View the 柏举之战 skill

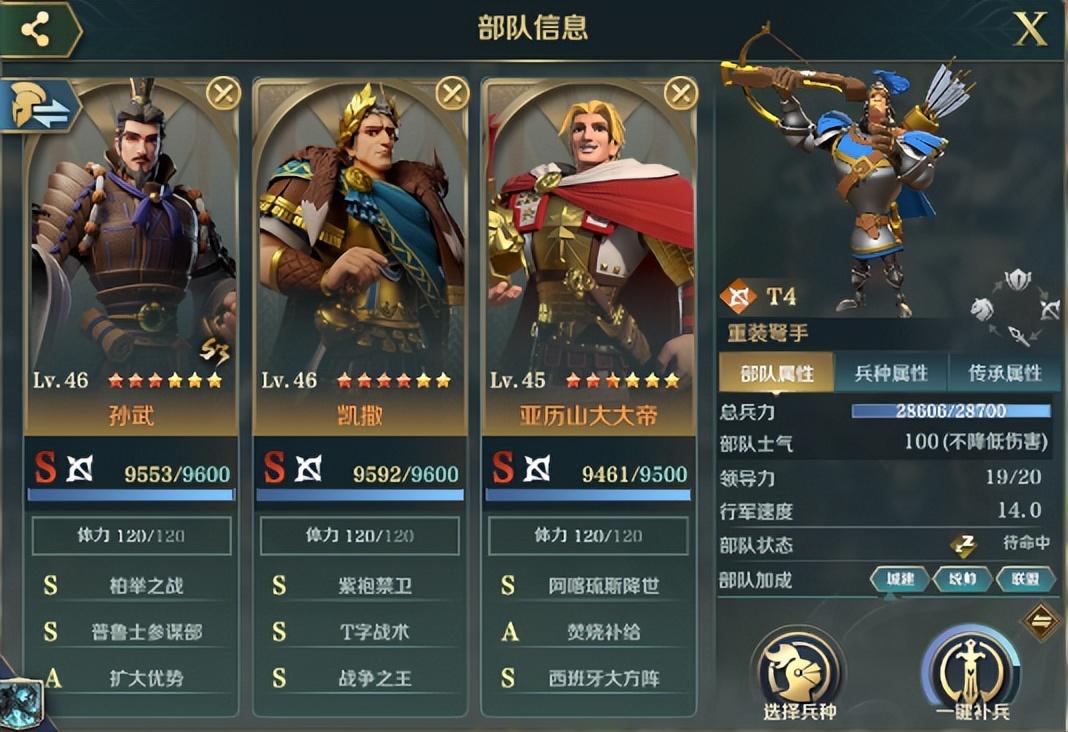(146, 586)
